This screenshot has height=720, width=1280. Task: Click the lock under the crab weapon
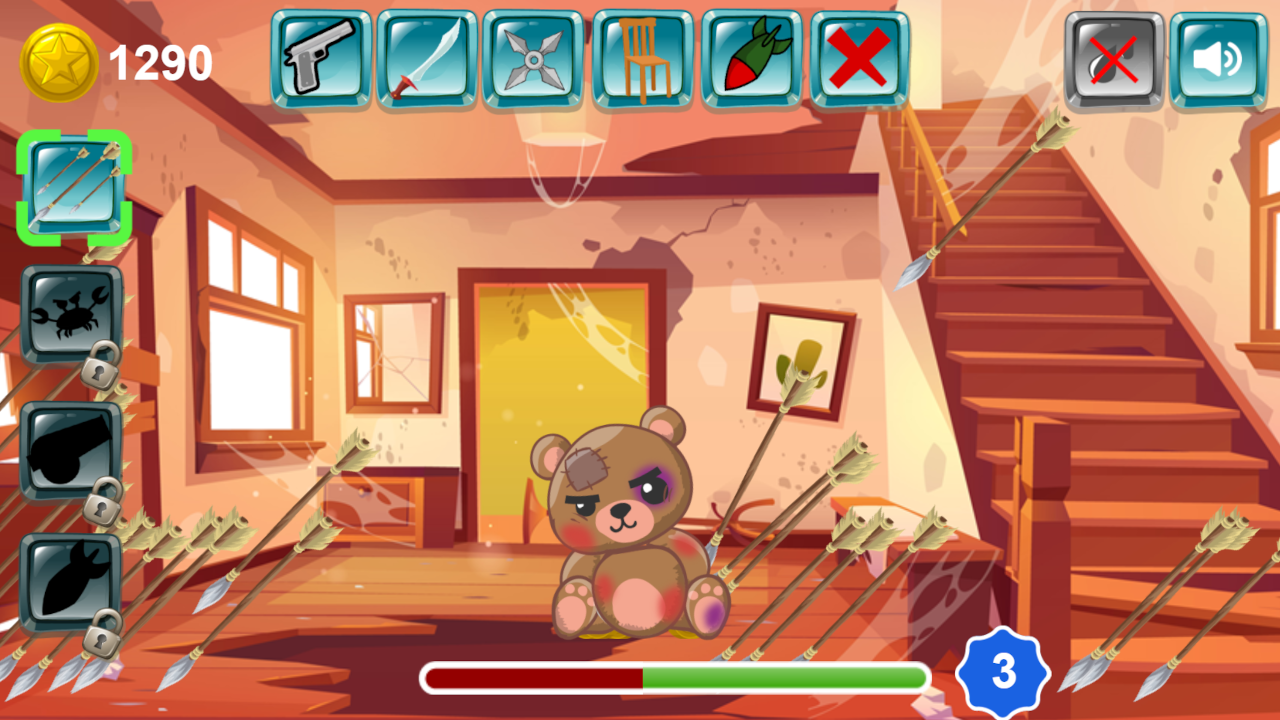click(100, 370)
